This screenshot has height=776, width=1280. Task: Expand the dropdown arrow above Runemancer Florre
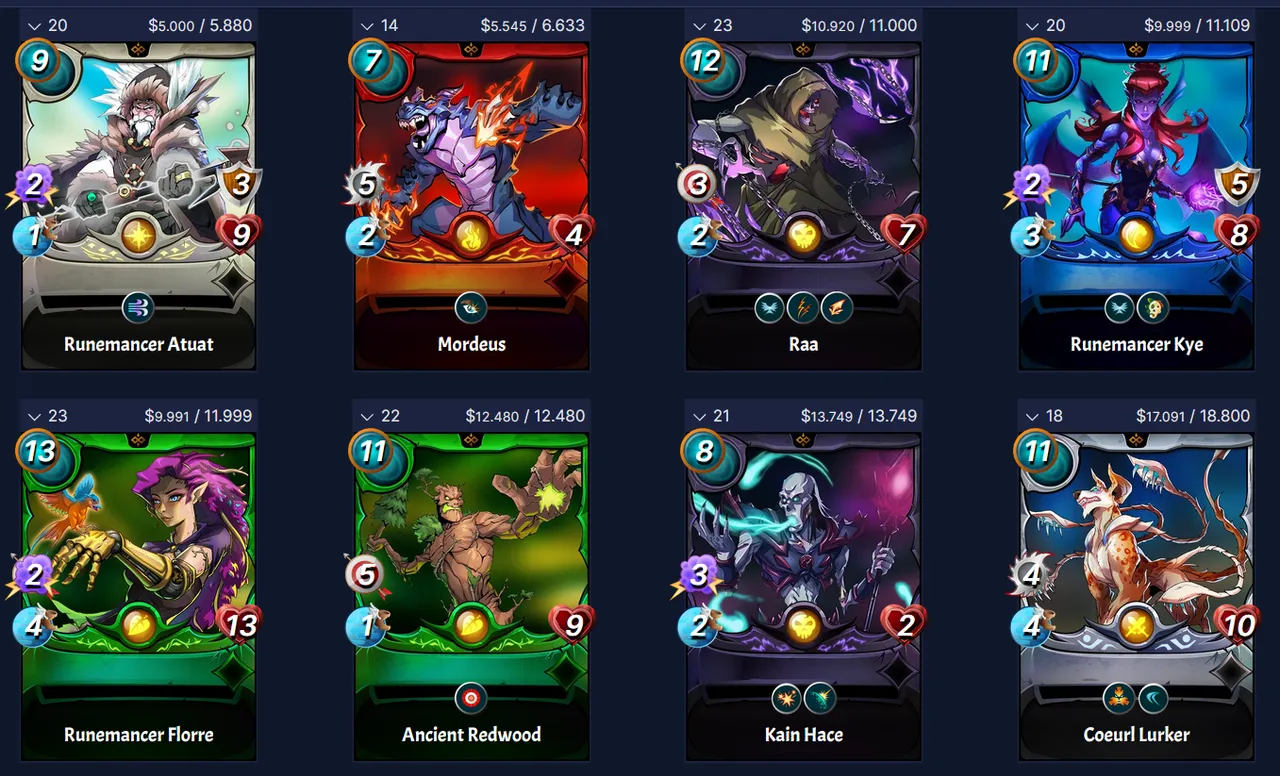click(x=34, y=416)
